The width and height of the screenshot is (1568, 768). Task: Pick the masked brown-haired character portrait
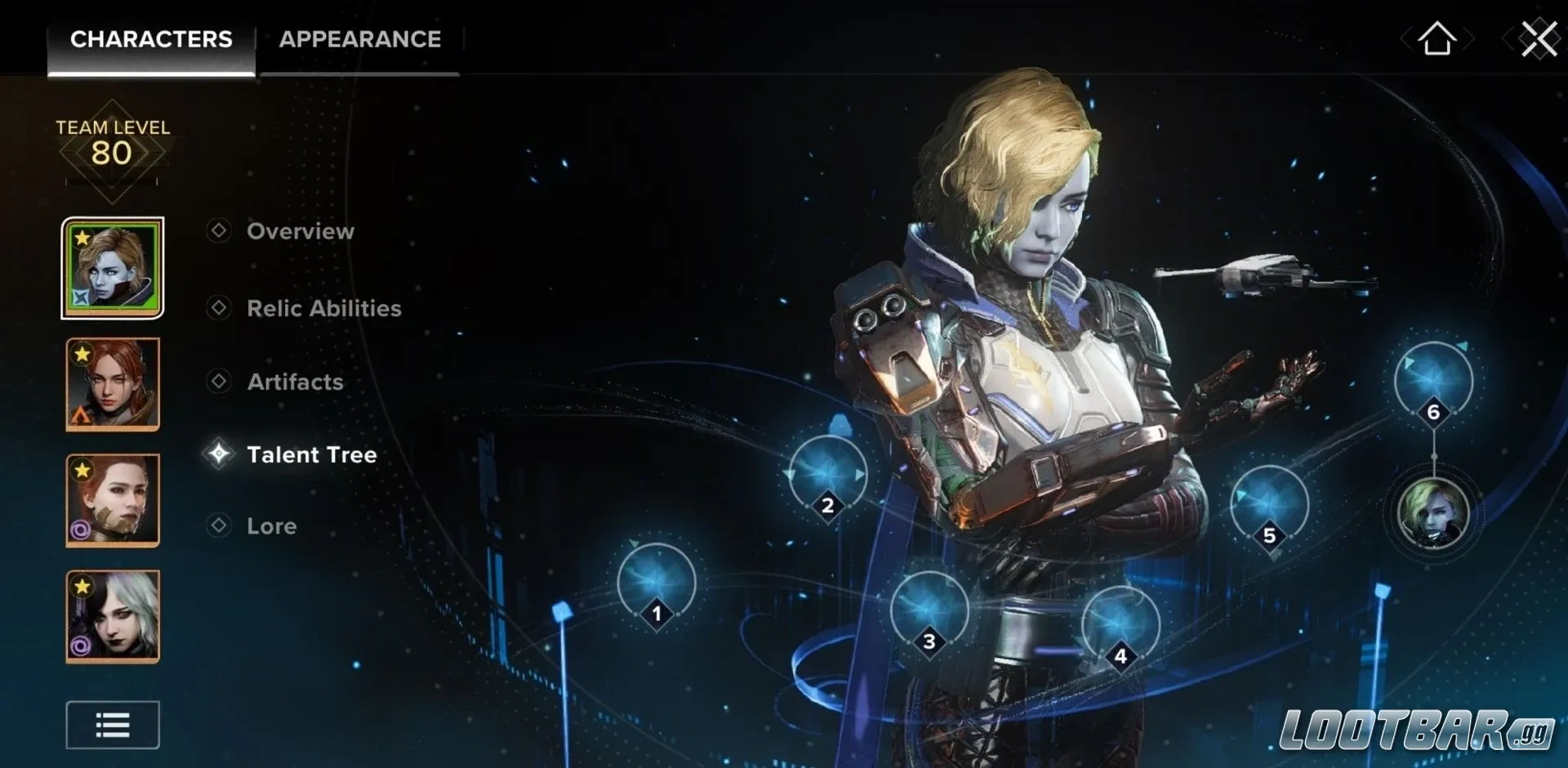[x=113, y=500]
